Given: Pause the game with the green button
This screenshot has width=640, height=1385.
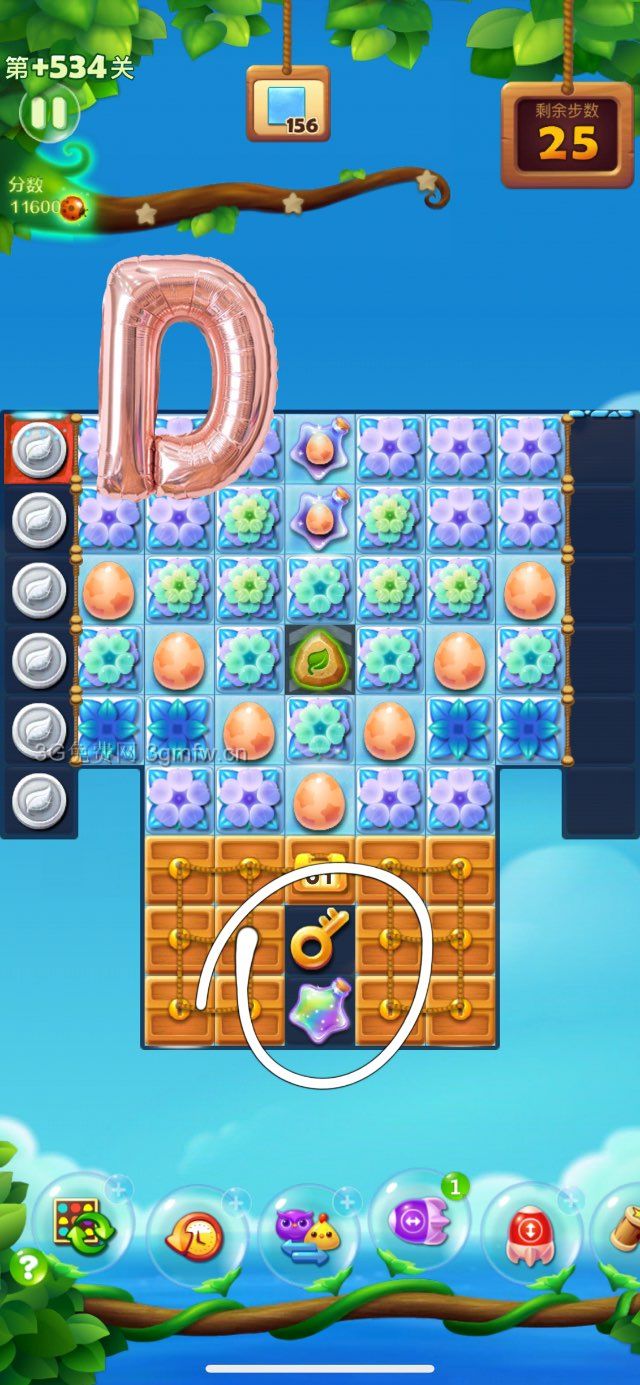Looking at the screenshot, I should (48, 111).
